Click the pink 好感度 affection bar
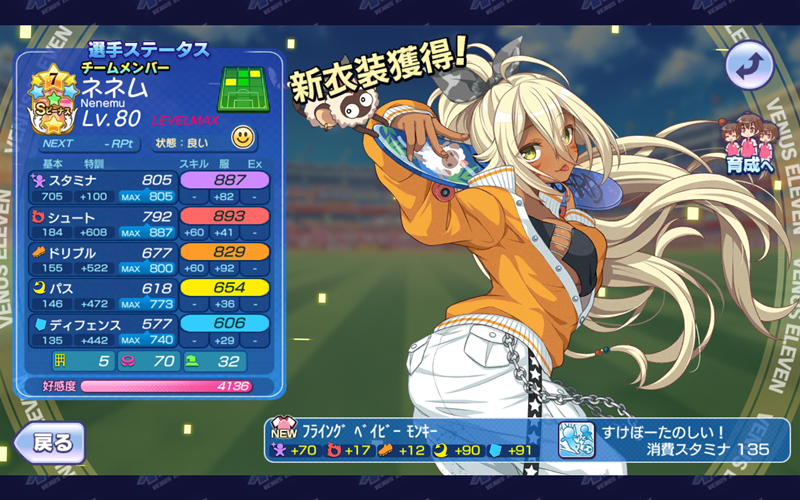The width and height of the screenshot is (800, 500). coord(165,385)
